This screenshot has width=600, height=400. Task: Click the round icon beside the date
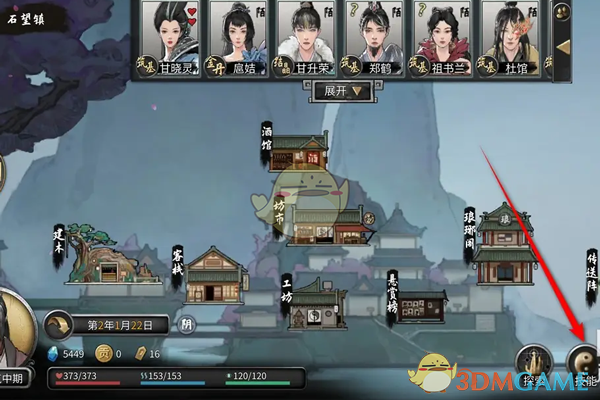tap(187, 324)
